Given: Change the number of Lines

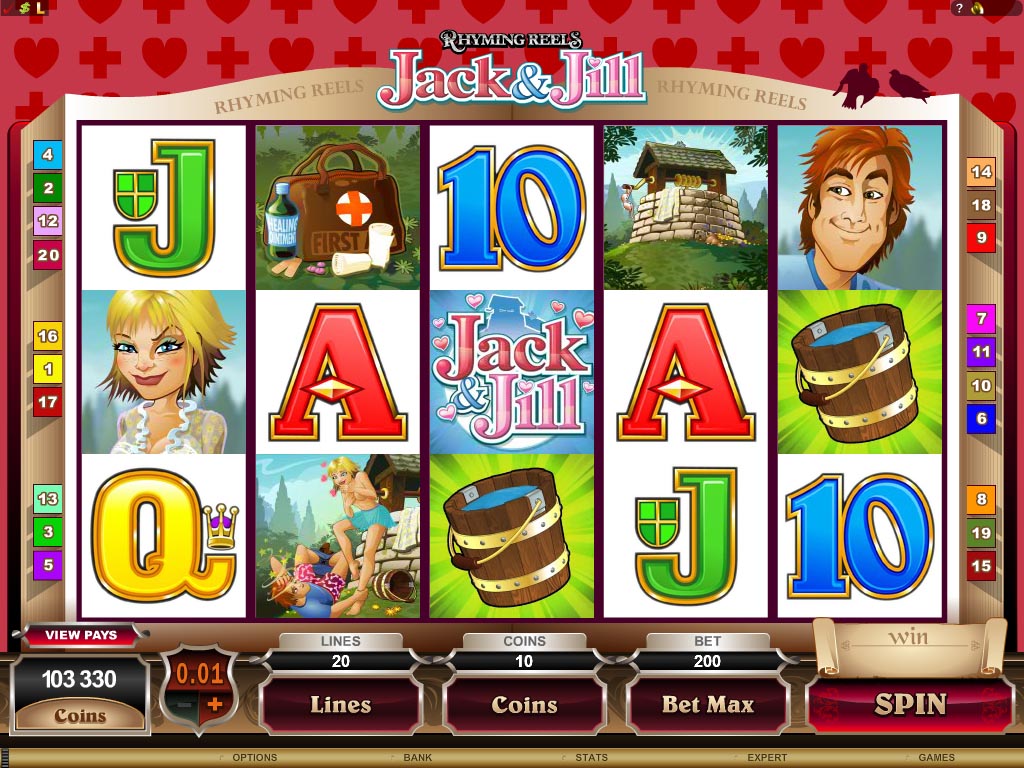Looking at the screenshot, I should (340, 705).
